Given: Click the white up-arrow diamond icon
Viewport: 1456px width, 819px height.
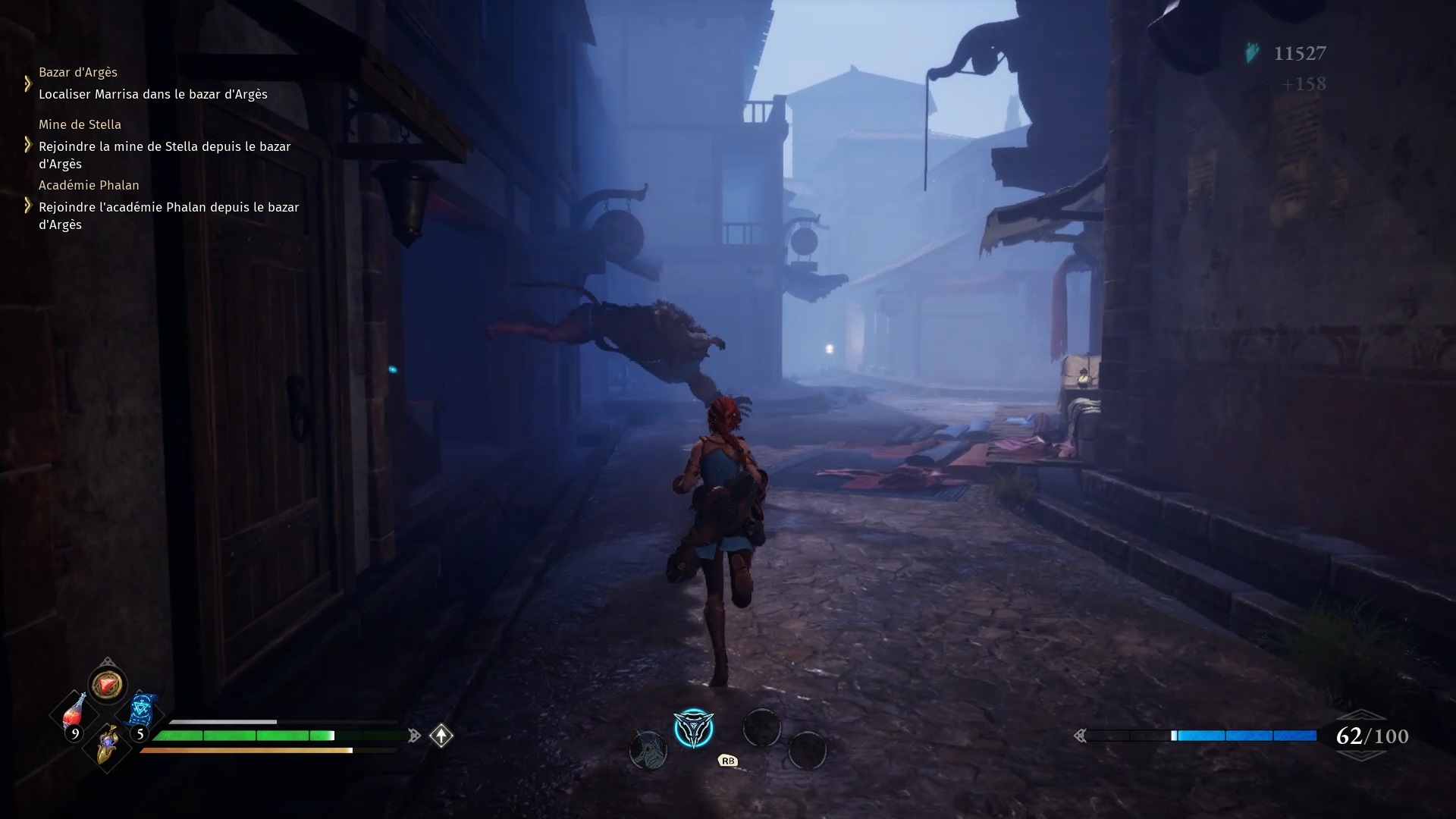Looking at the screenshot, I should click(x=441, y=736).
